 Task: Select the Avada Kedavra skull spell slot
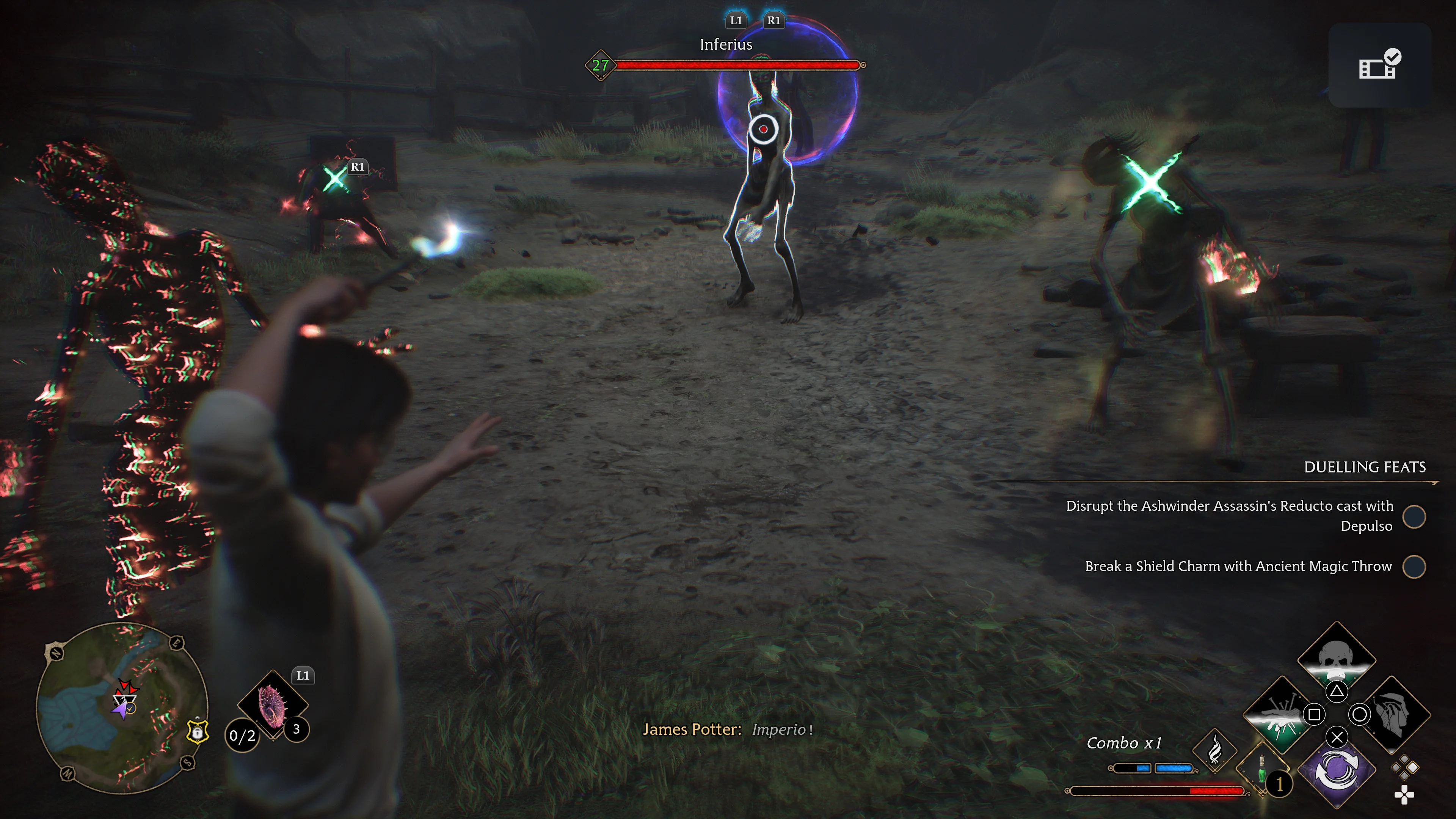(1336, 658)
